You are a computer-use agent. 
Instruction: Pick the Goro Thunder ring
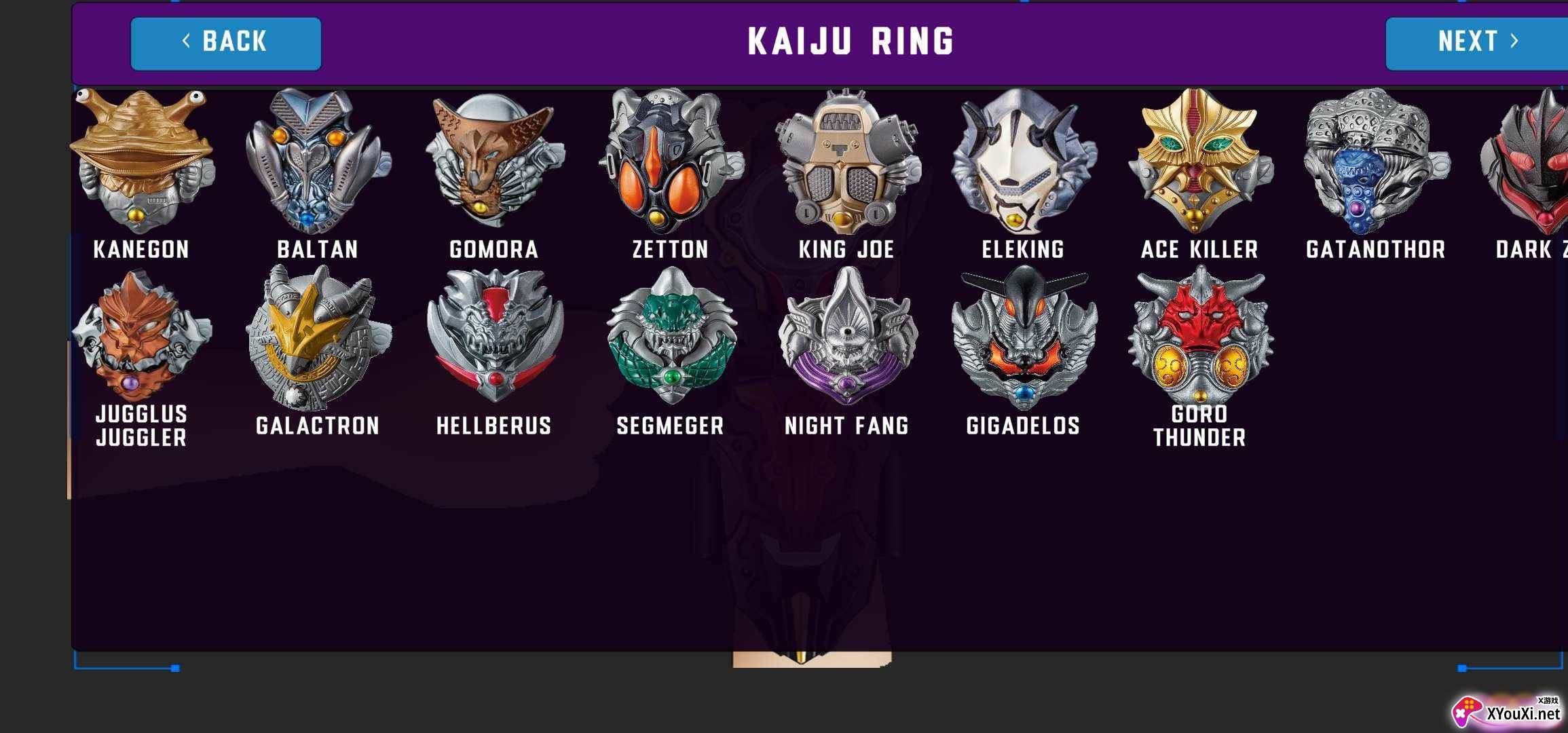click(x=1199, y=336)
